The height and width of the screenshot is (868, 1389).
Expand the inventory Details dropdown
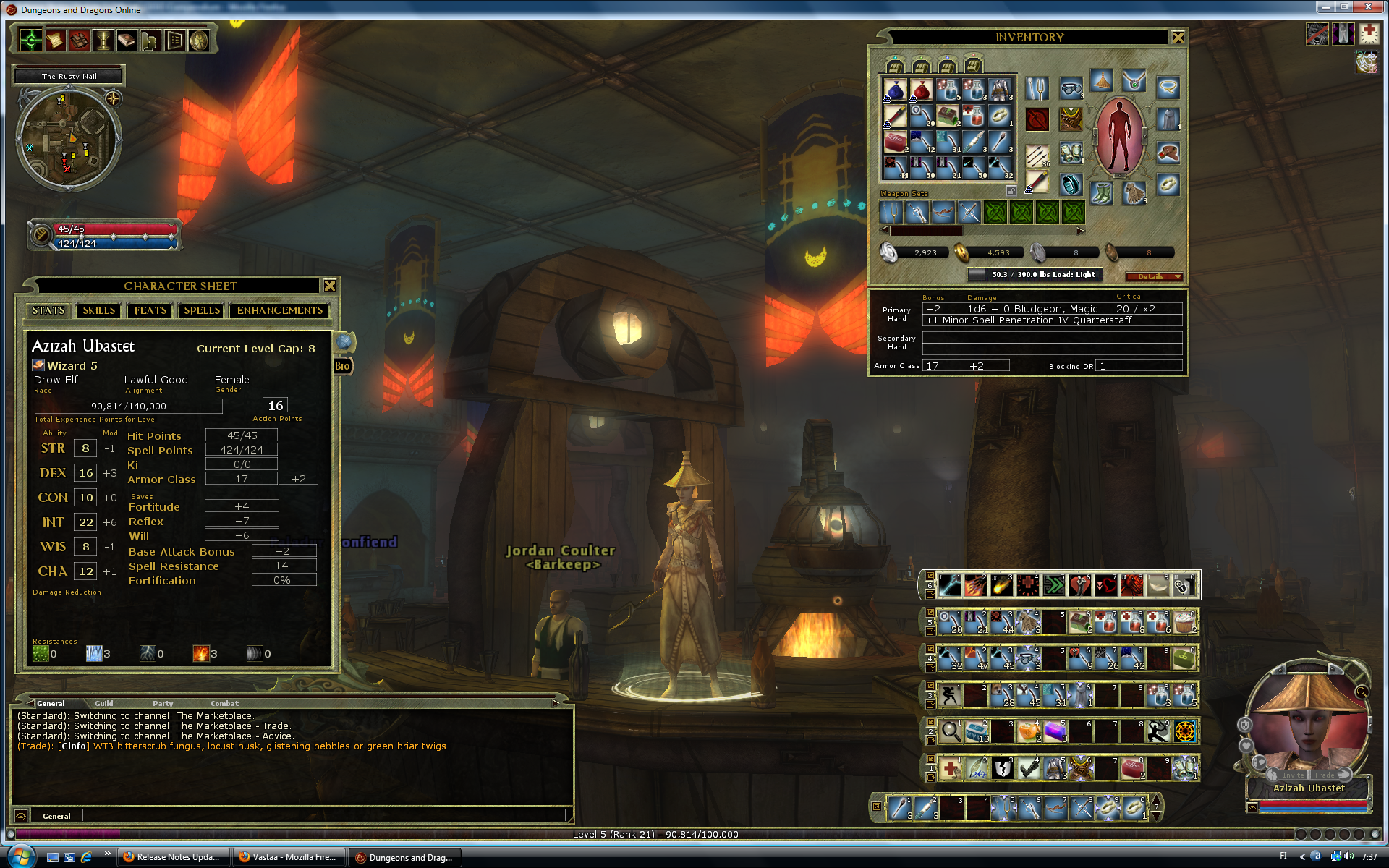pos(1155,276)
